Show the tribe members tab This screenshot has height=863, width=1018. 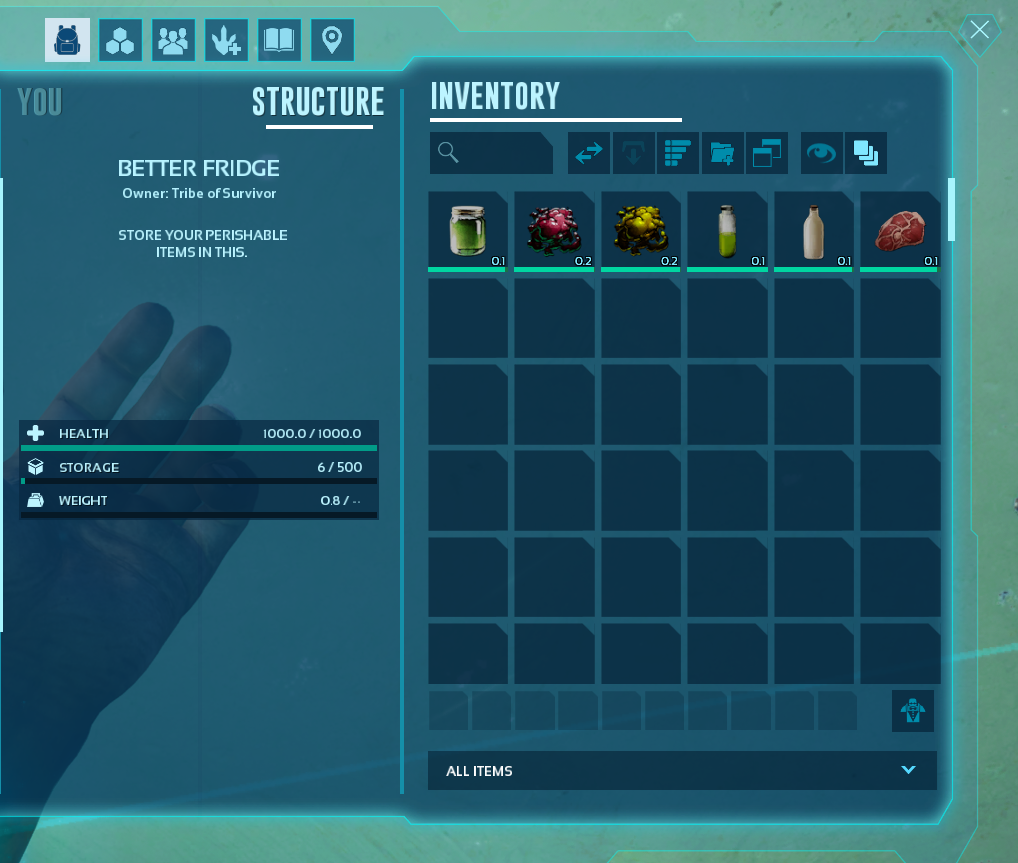click(x=173, y=40)
